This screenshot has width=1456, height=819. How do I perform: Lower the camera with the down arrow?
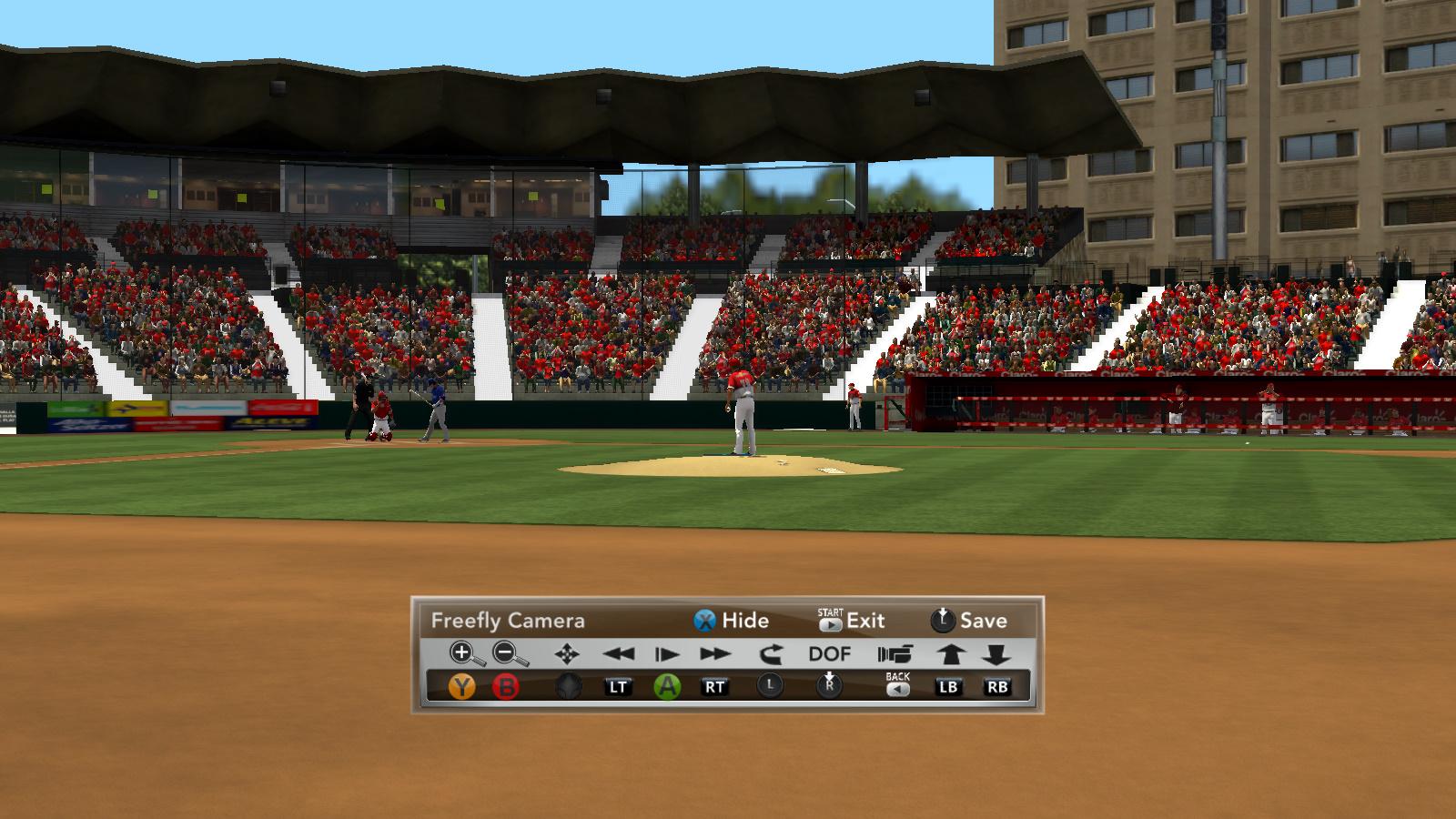tap(996, 653)
